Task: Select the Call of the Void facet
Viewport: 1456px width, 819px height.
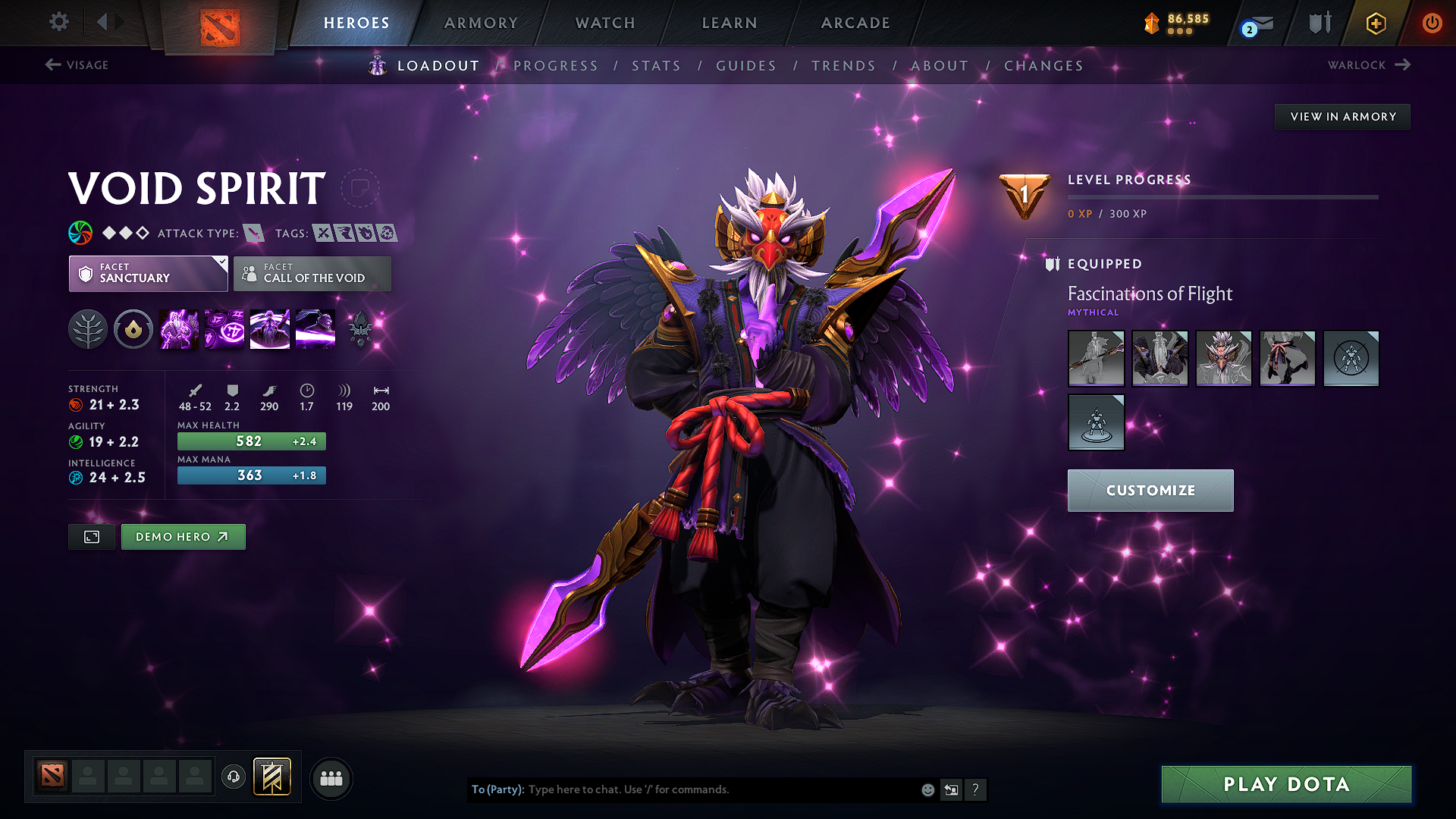Action: tap(312, 274)
